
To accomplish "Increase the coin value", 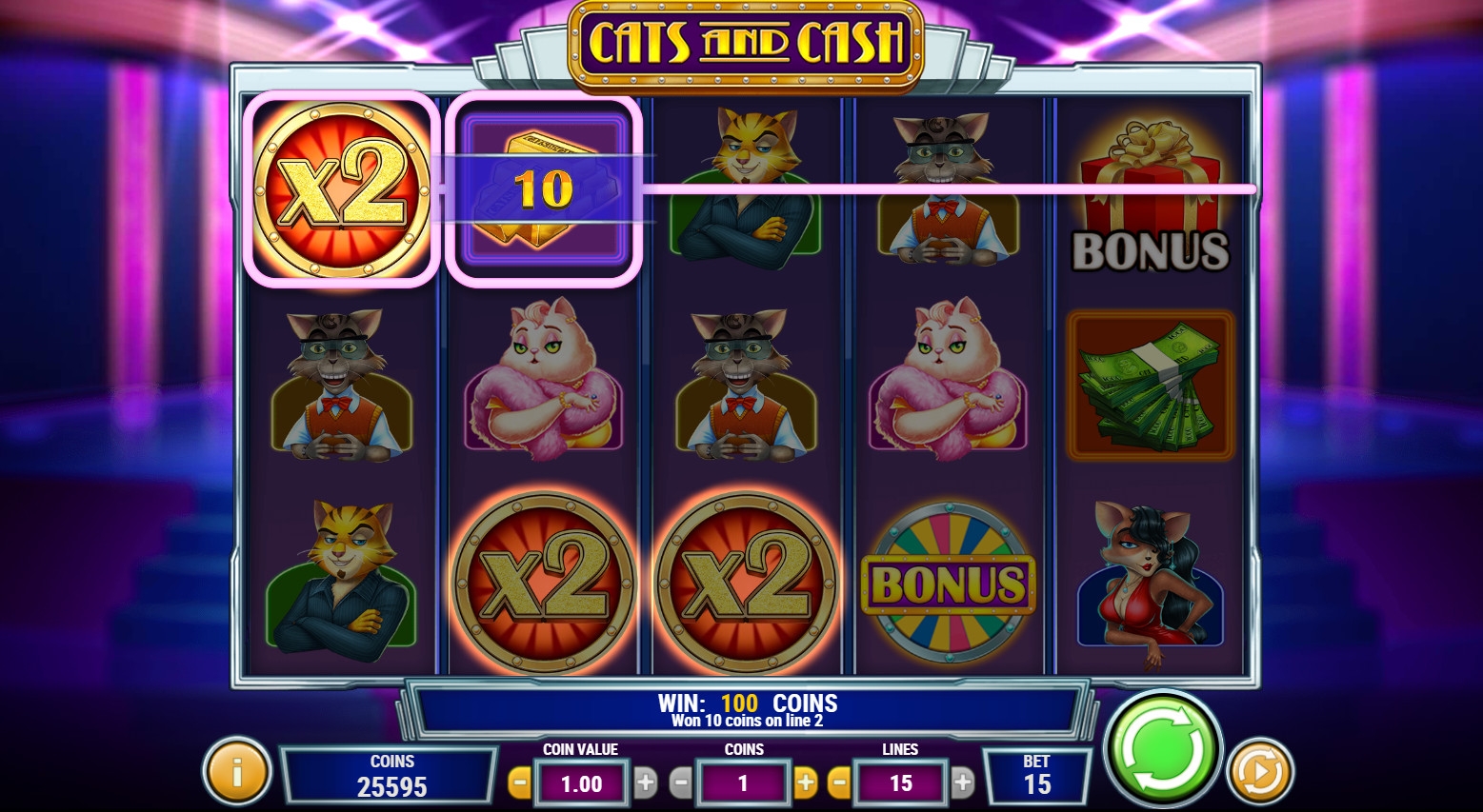I will tap(646, 783).
